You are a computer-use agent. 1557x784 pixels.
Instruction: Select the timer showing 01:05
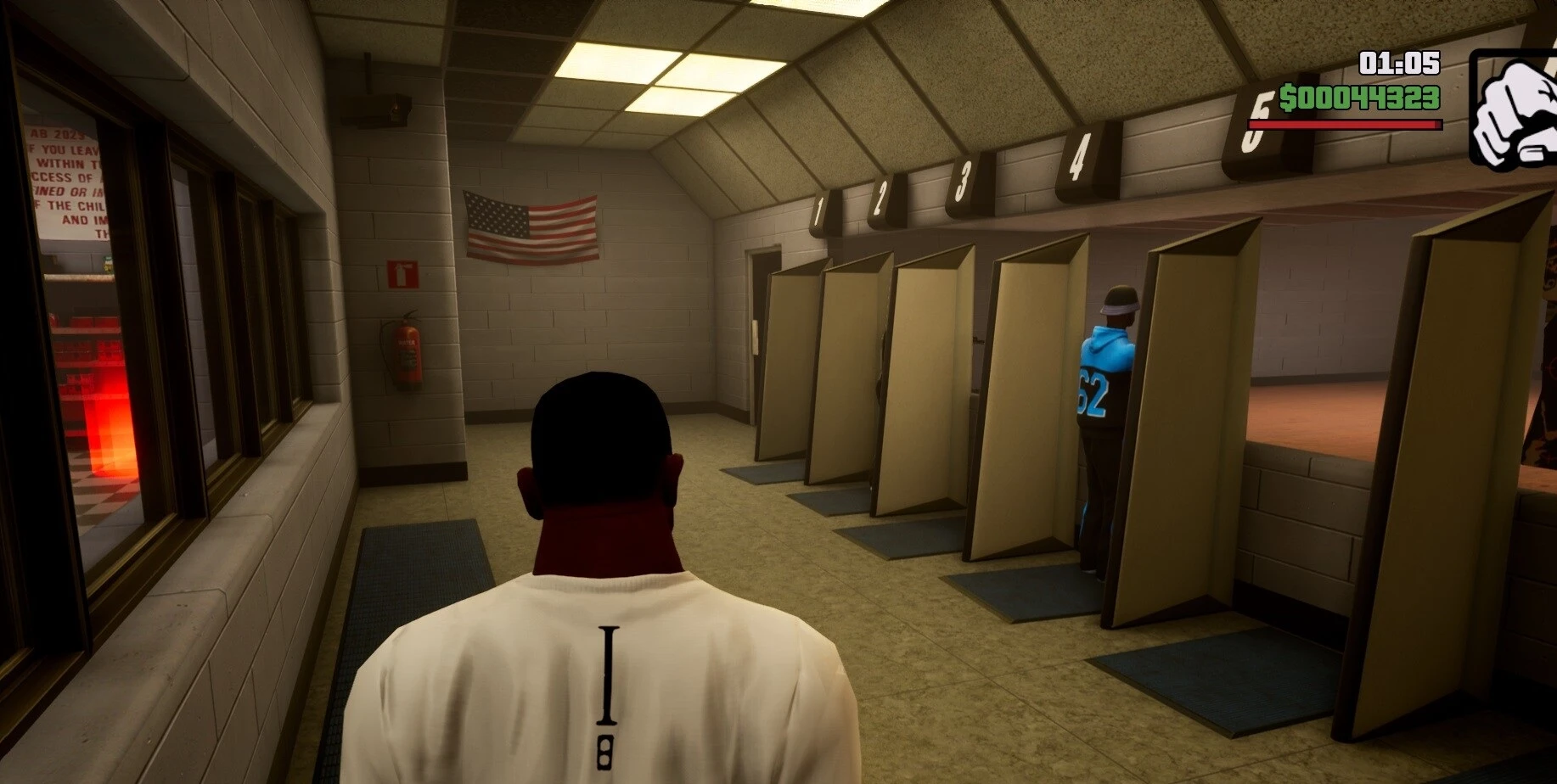(1399, 62)
